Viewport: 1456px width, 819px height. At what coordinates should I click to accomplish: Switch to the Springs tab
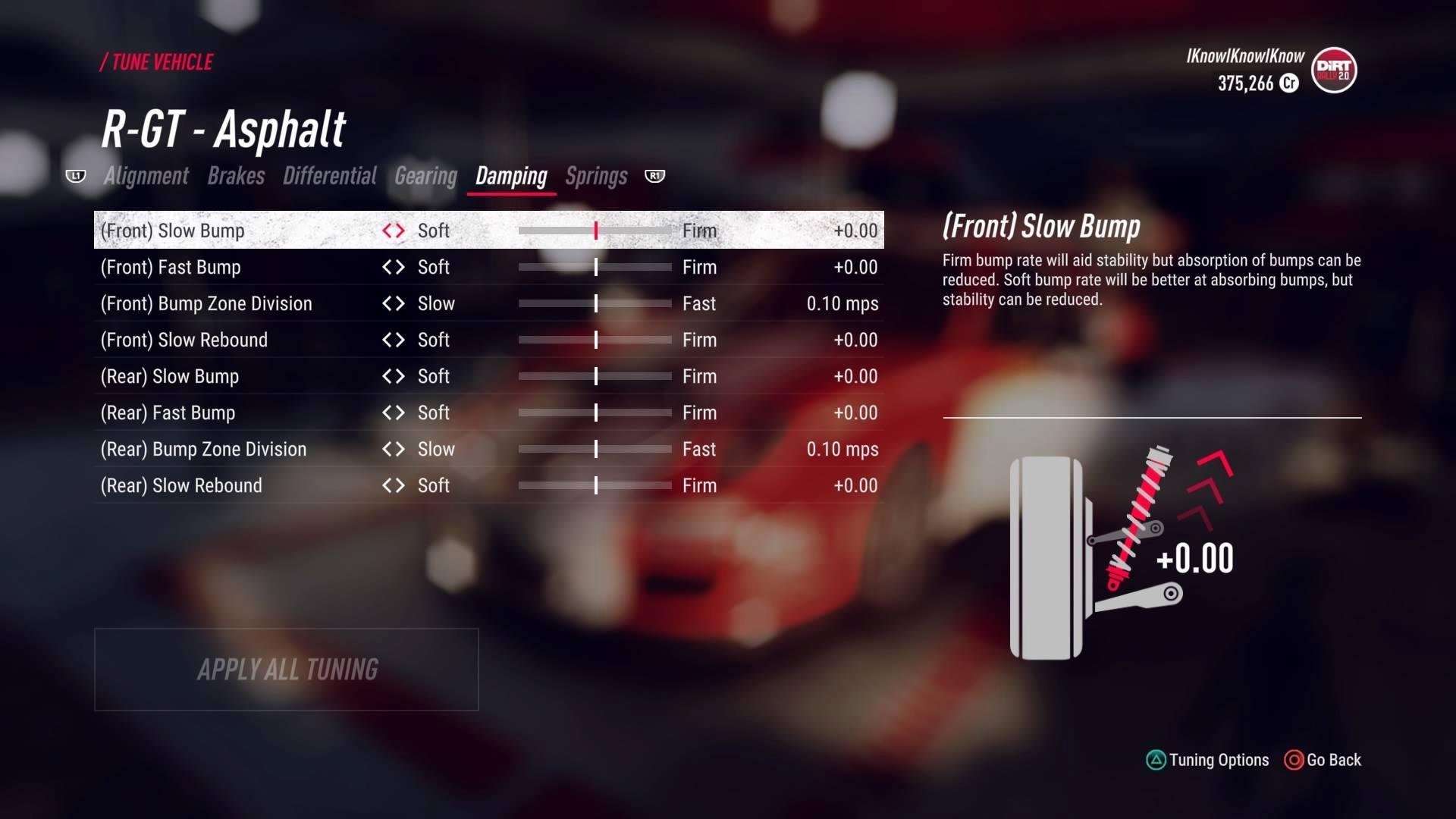tap(595, 176)
